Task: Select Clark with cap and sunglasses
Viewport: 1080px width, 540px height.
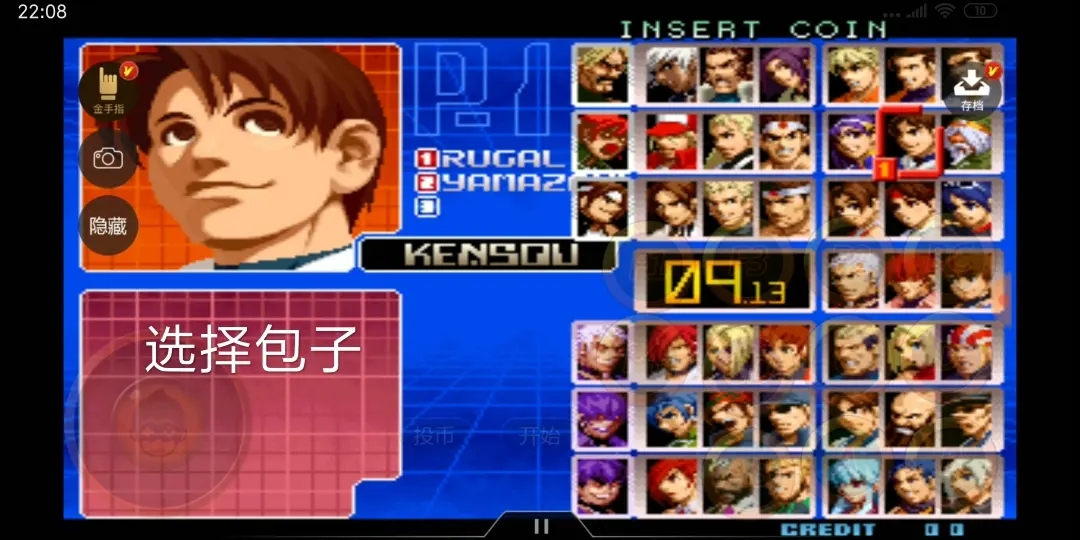Action: point(785,418)
